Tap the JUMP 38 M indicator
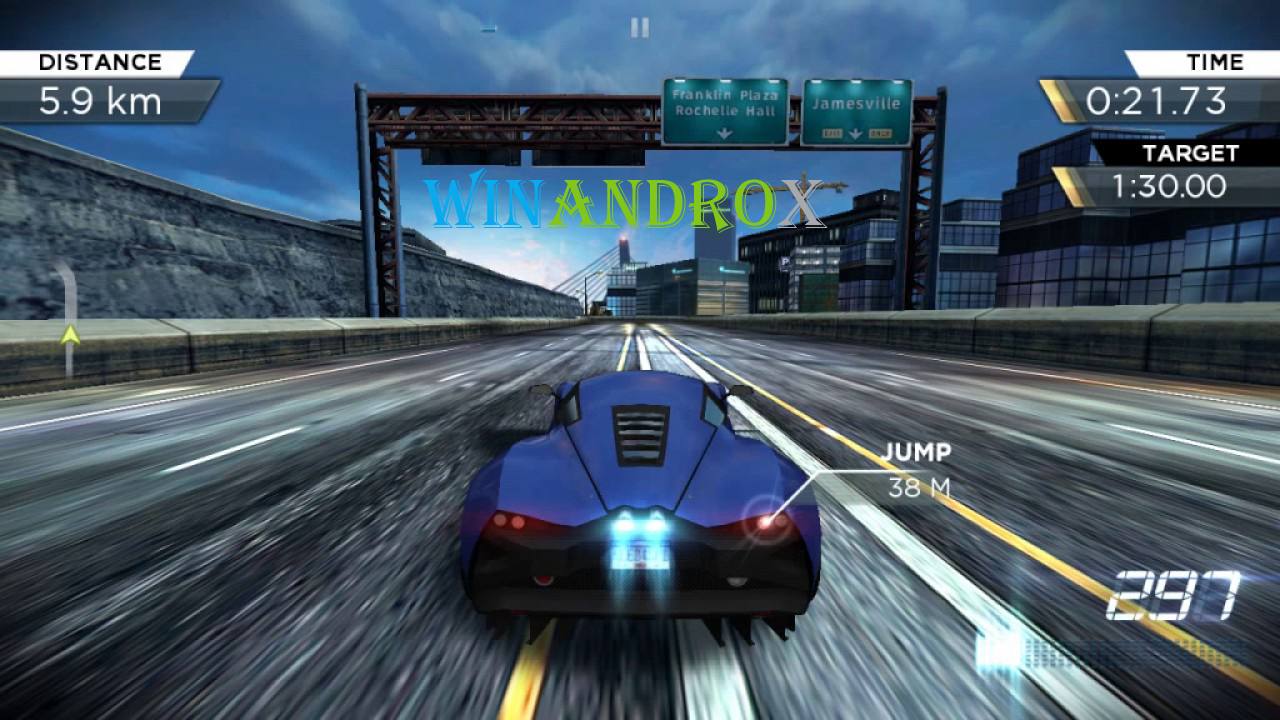 tap(919, 466)
